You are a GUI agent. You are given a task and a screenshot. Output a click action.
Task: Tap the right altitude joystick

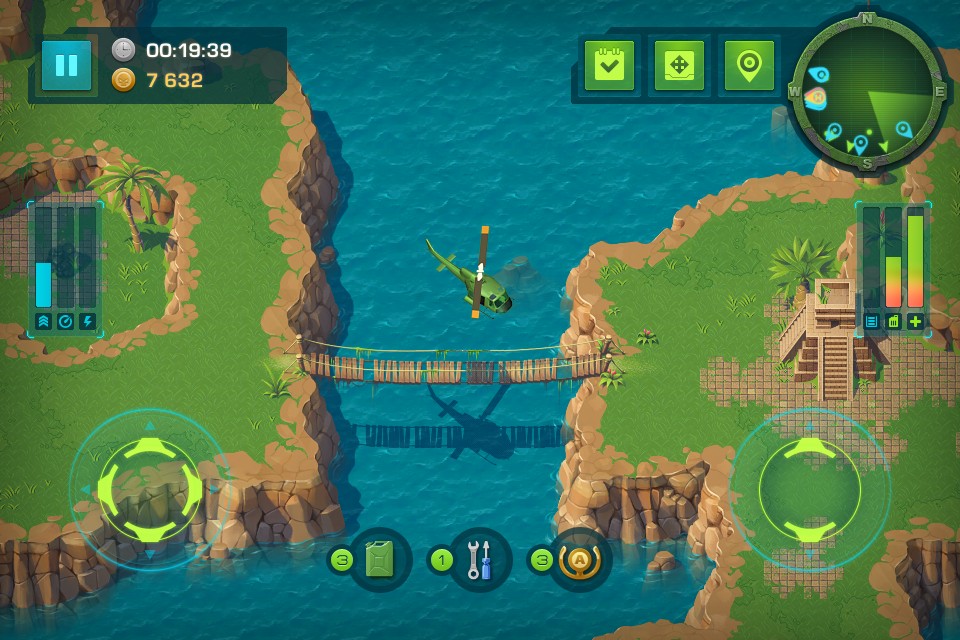pyautogui.click(x=809, y=489)
